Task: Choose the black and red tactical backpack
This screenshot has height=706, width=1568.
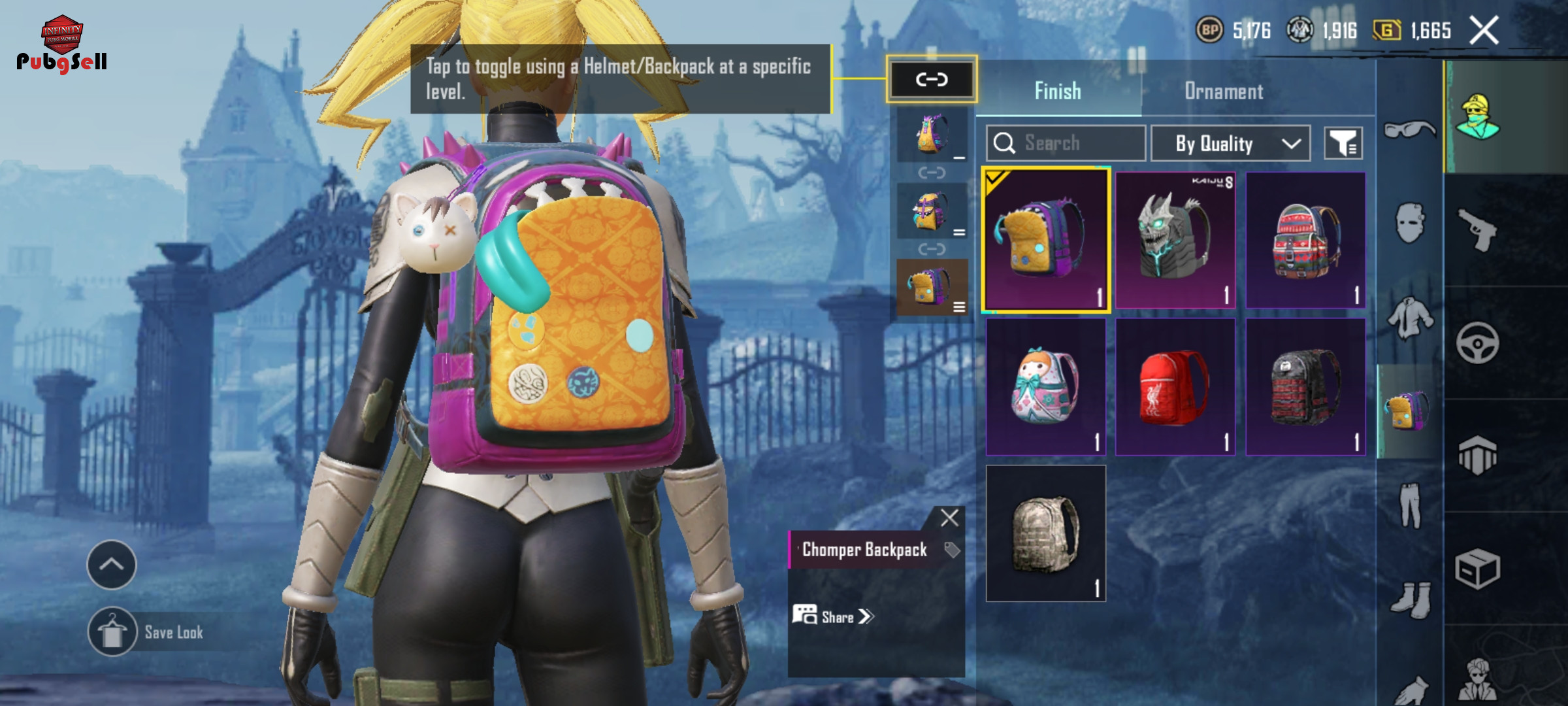Action: pyautogui.click(x=1305, y=387)
